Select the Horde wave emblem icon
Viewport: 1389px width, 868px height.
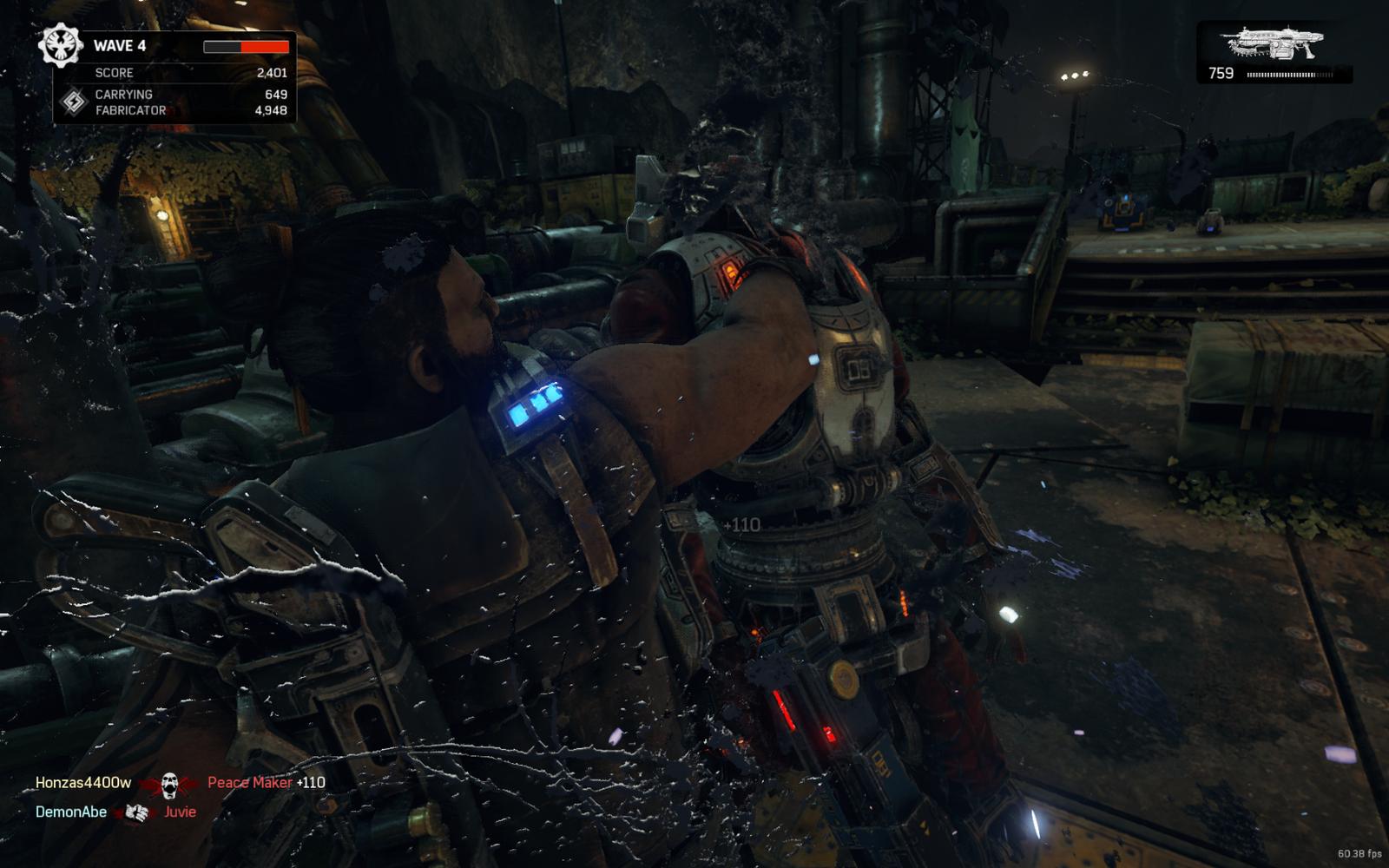60,46
